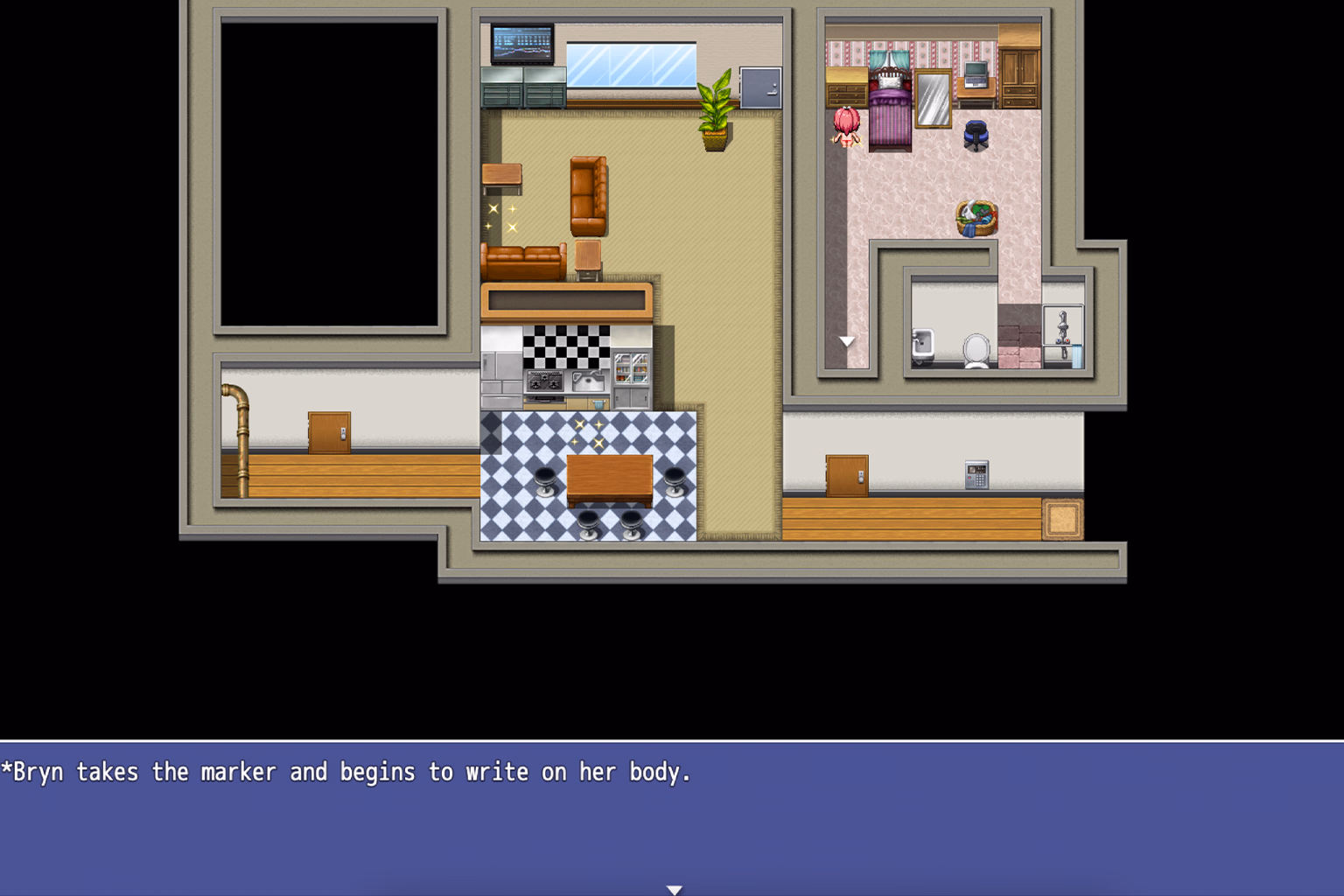This screenshot has height=896, width=1344.
Task: Click the white arrow marker in the bedroom hallway
Action: pyautogui.click(x=846, y=341)
